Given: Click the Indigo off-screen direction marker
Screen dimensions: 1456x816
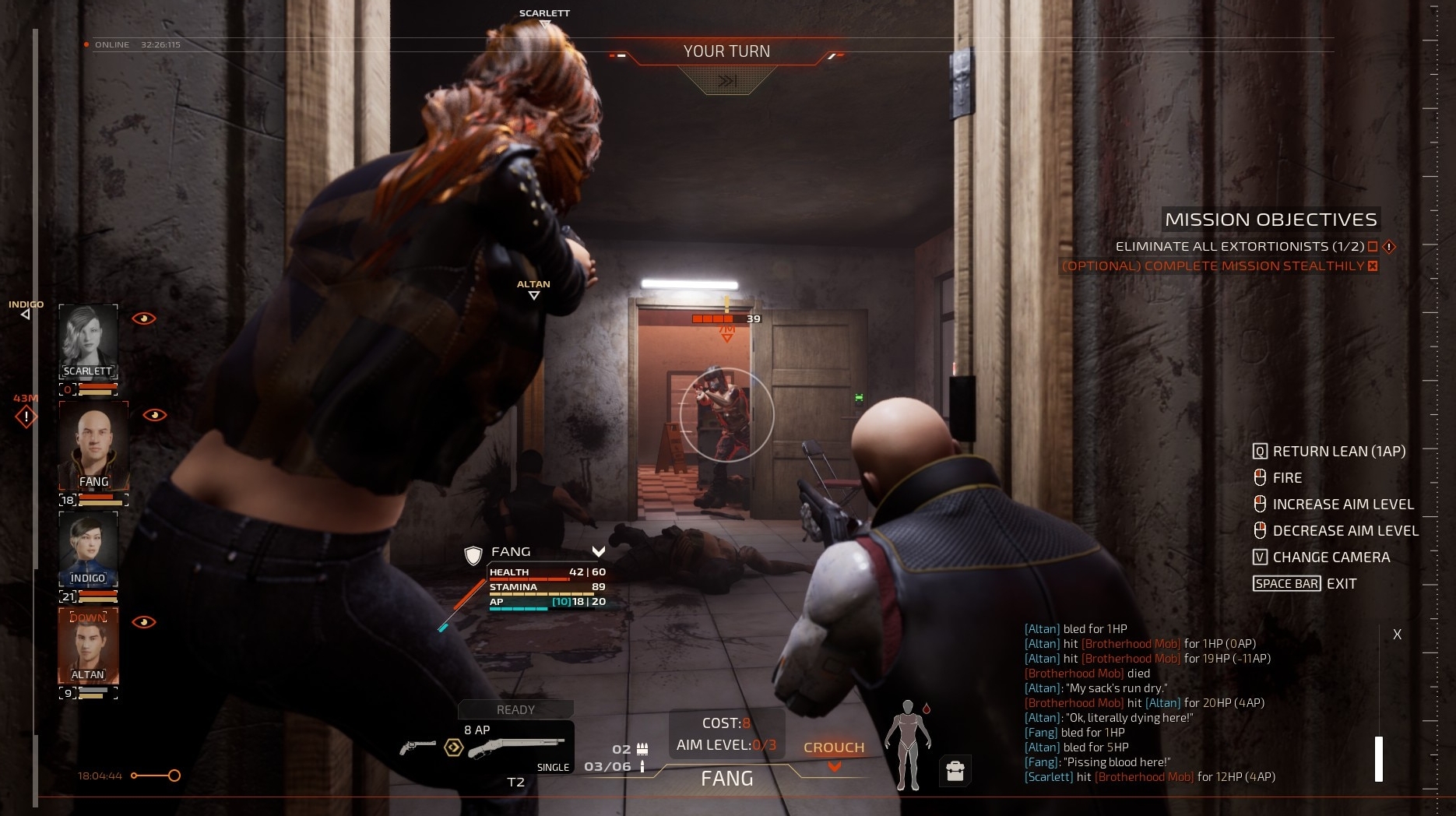Looking at the screenshot, I should (26, 314).
